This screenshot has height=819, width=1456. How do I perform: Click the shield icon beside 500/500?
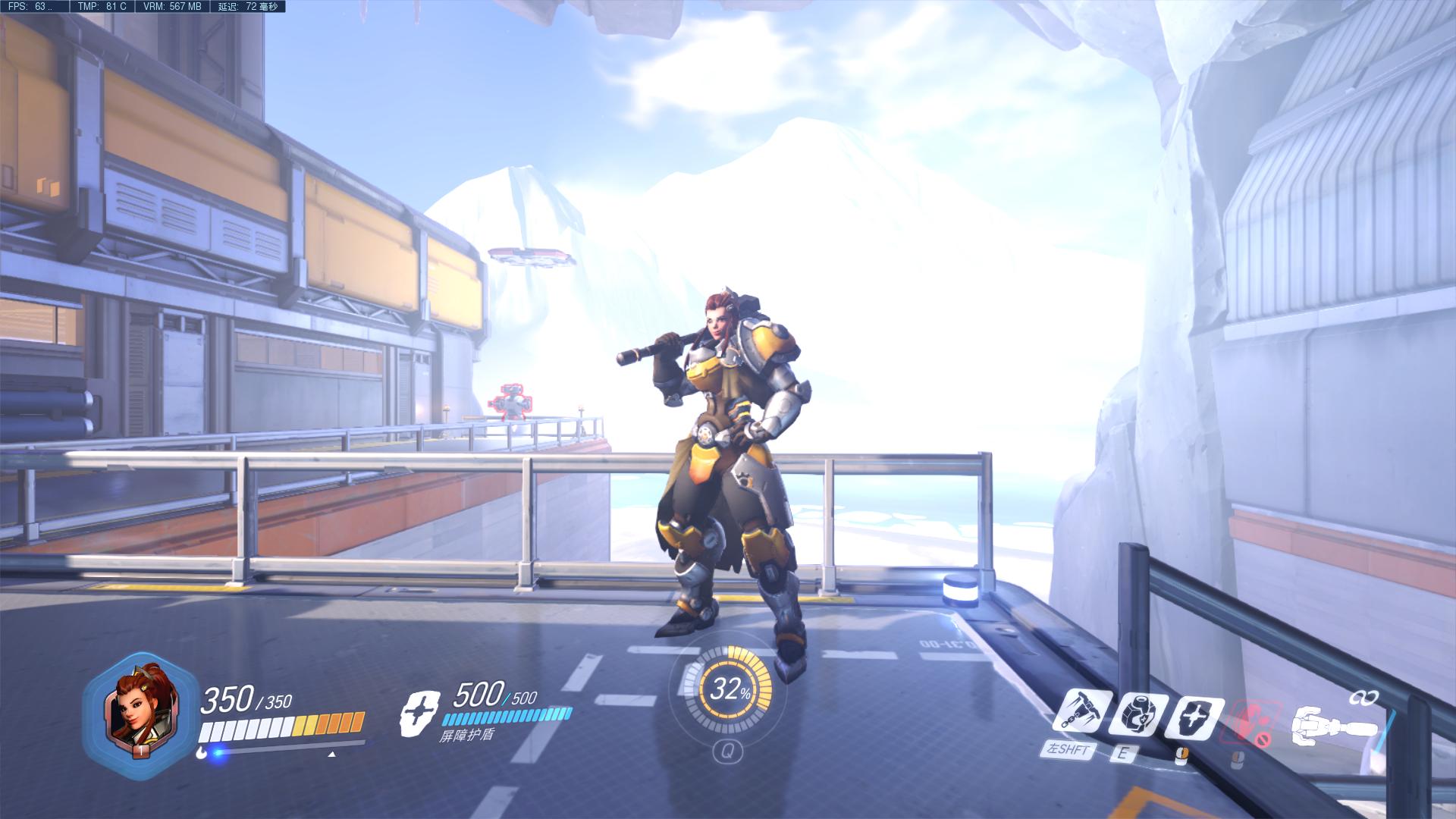coord(419,713)
